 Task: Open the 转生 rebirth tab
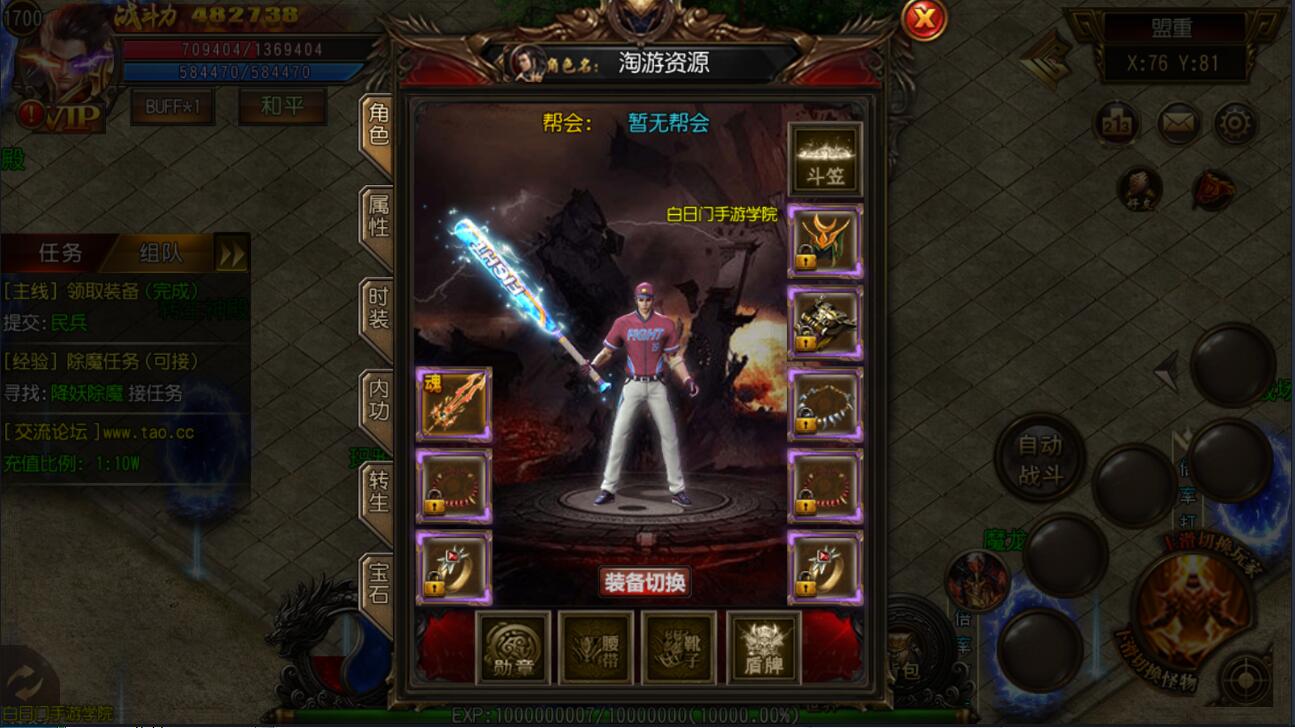tap(379, 492)
